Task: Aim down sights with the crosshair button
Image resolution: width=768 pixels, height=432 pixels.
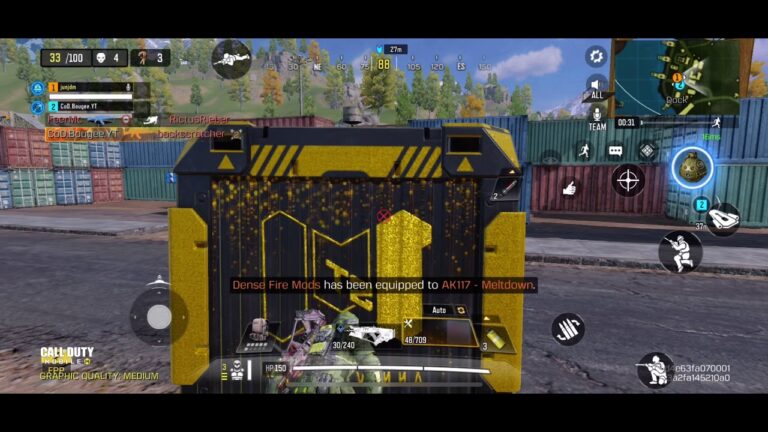Action: click(628, 180)
